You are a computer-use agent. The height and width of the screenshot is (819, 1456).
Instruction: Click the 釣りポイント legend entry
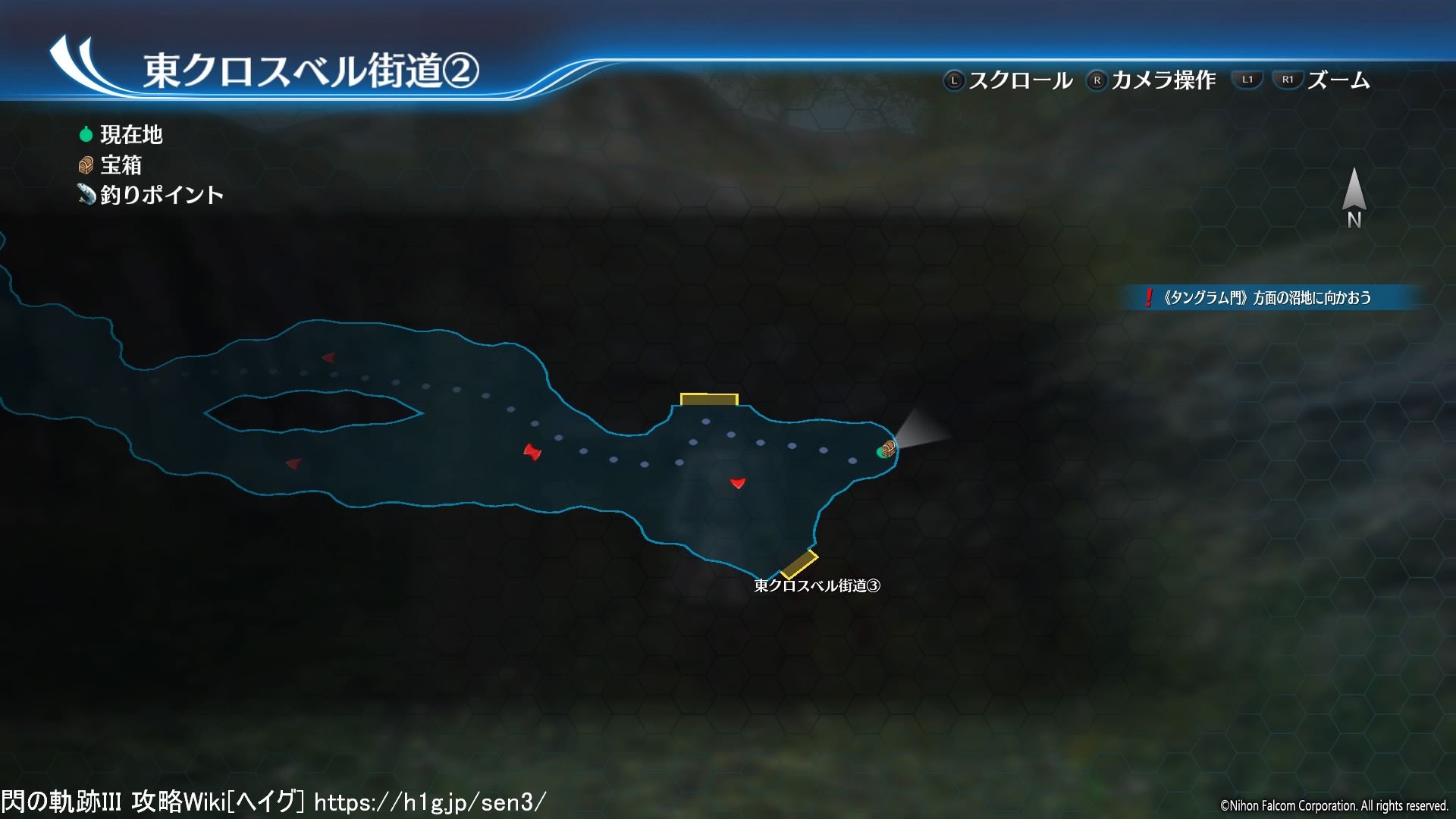point(151,195)
